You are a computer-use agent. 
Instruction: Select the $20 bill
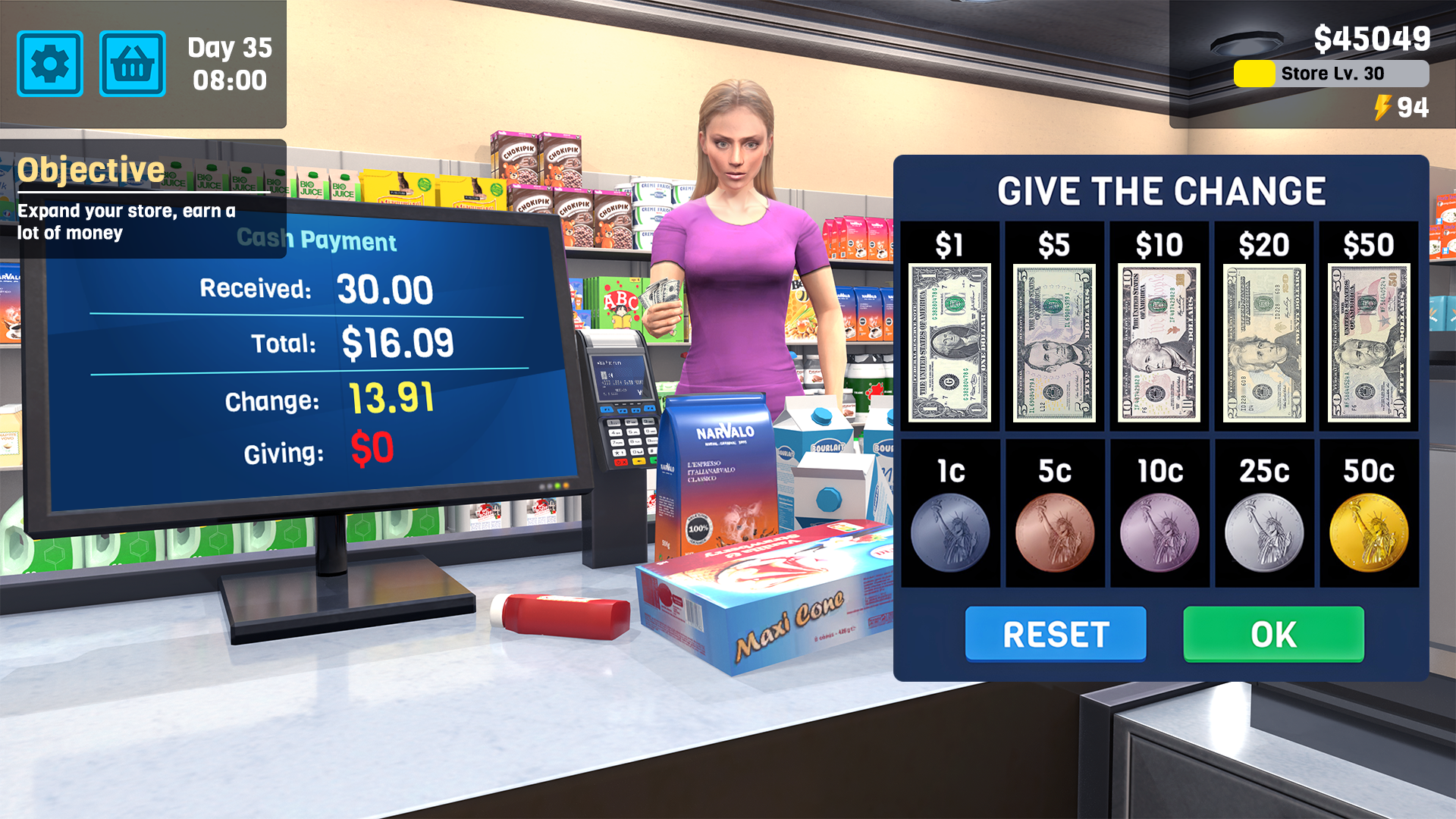(1263, 341)
